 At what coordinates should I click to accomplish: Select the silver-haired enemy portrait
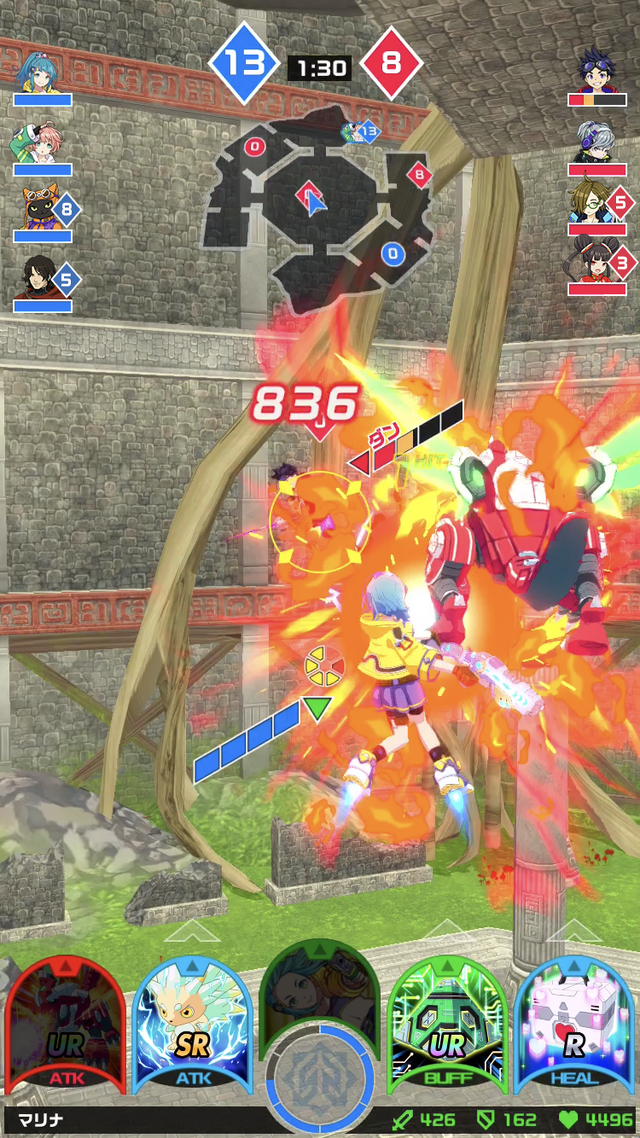pyautogui.click(x=597, y=140)
